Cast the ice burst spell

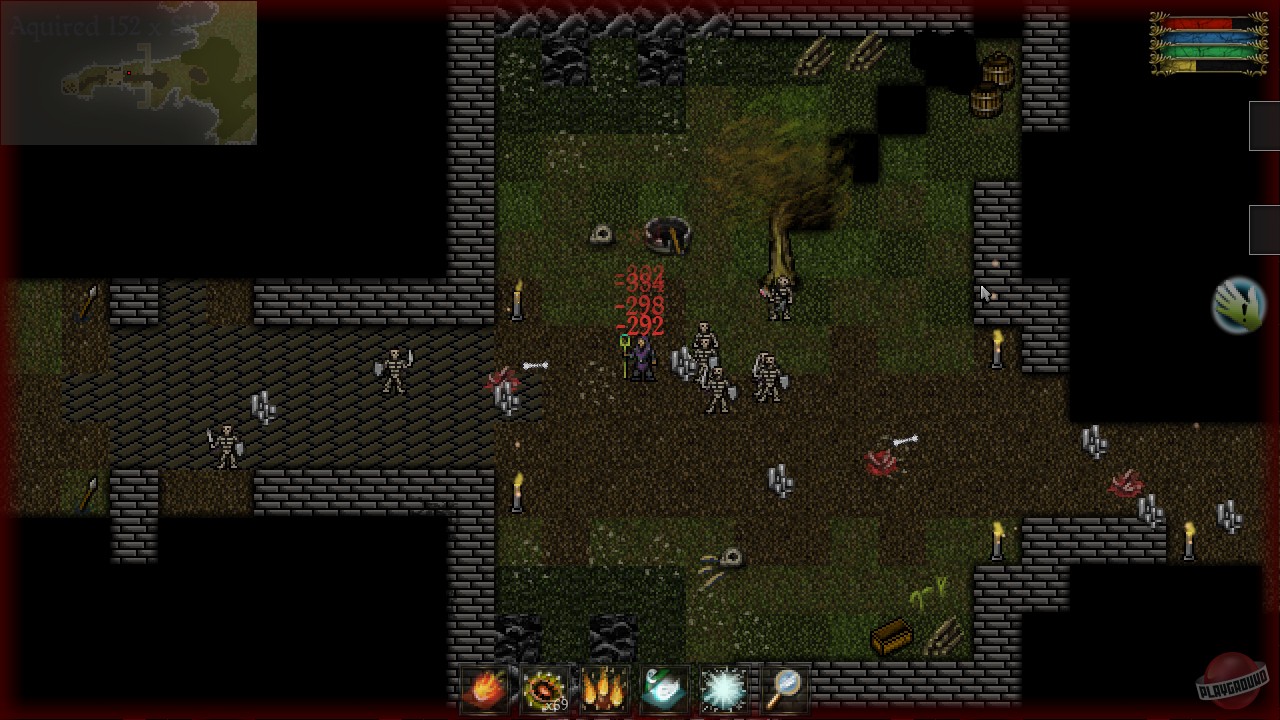(x=725, y=688)
